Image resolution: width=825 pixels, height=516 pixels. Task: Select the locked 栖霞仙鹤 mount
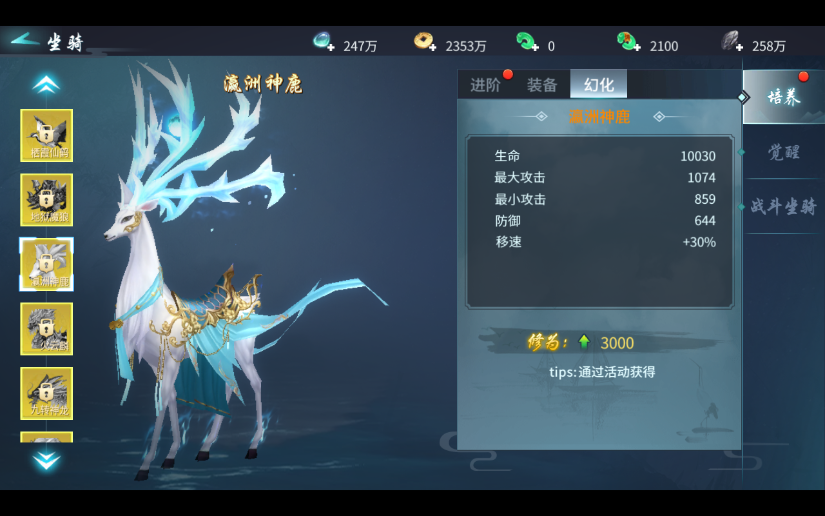47,135
